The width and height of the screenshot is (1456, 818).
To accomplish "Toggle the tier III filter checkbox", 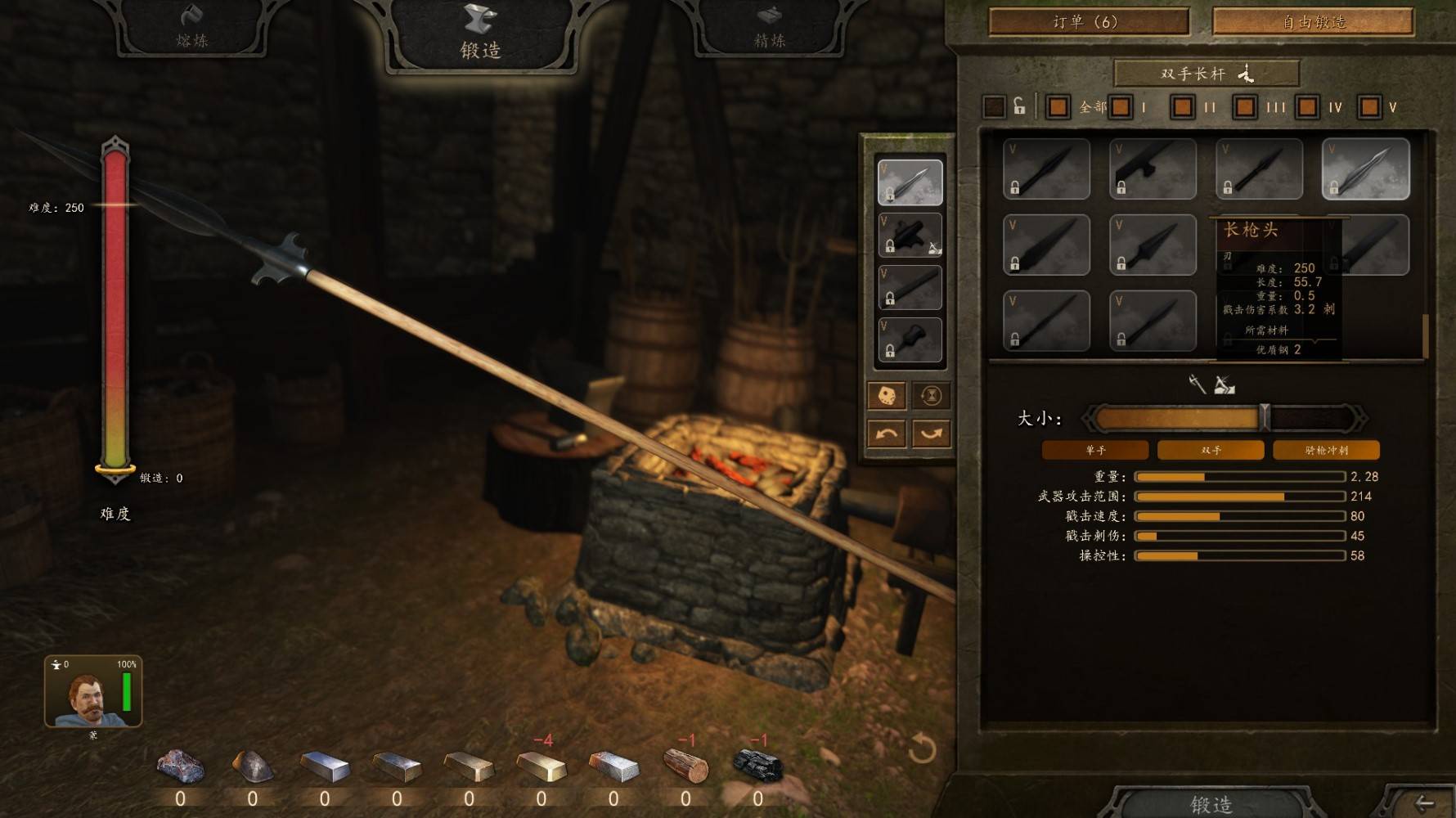I will [1245, 107].
